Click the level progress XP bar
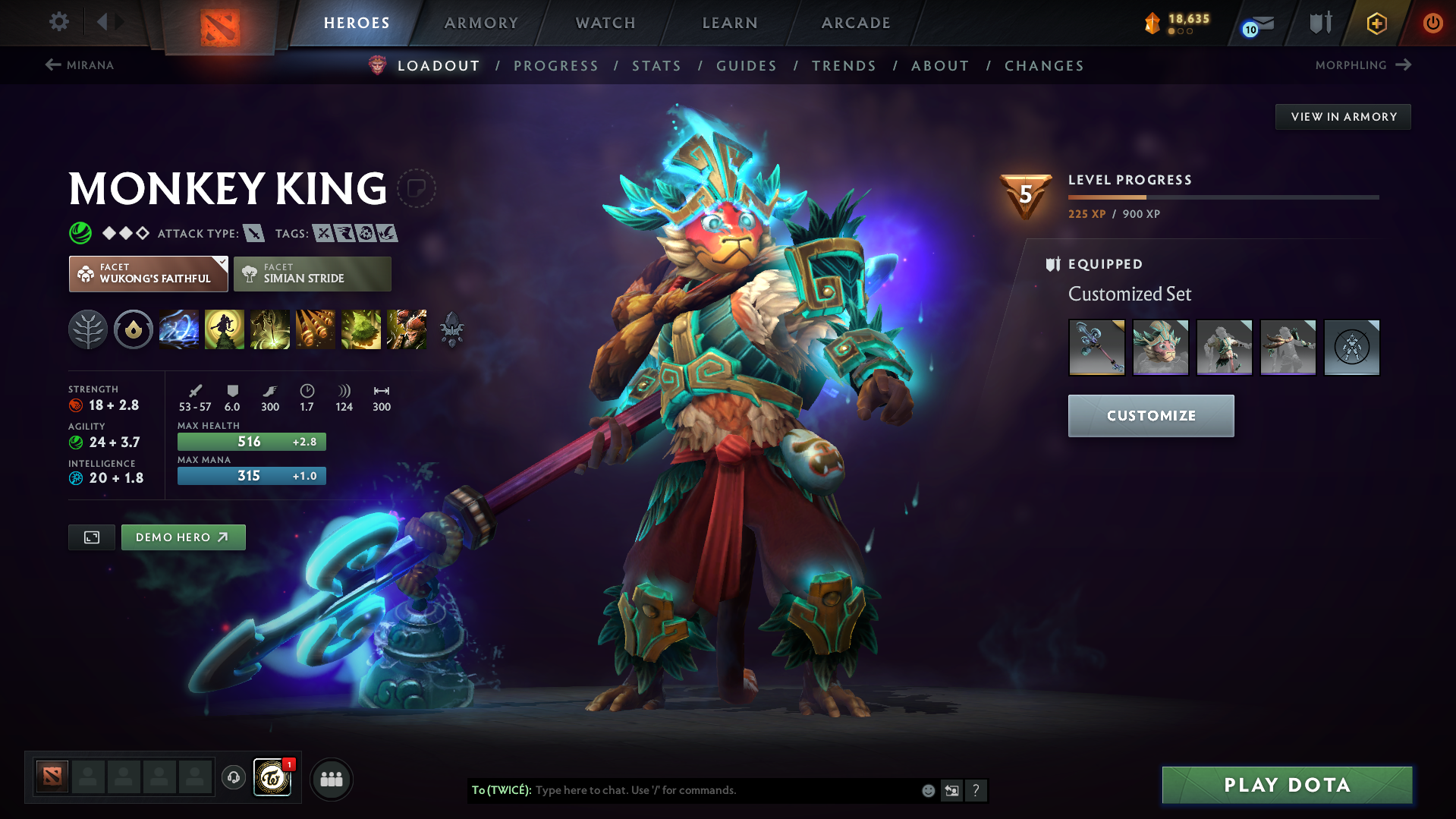1456x819 pixels. pyautogui.click(x=1222, y=197)
